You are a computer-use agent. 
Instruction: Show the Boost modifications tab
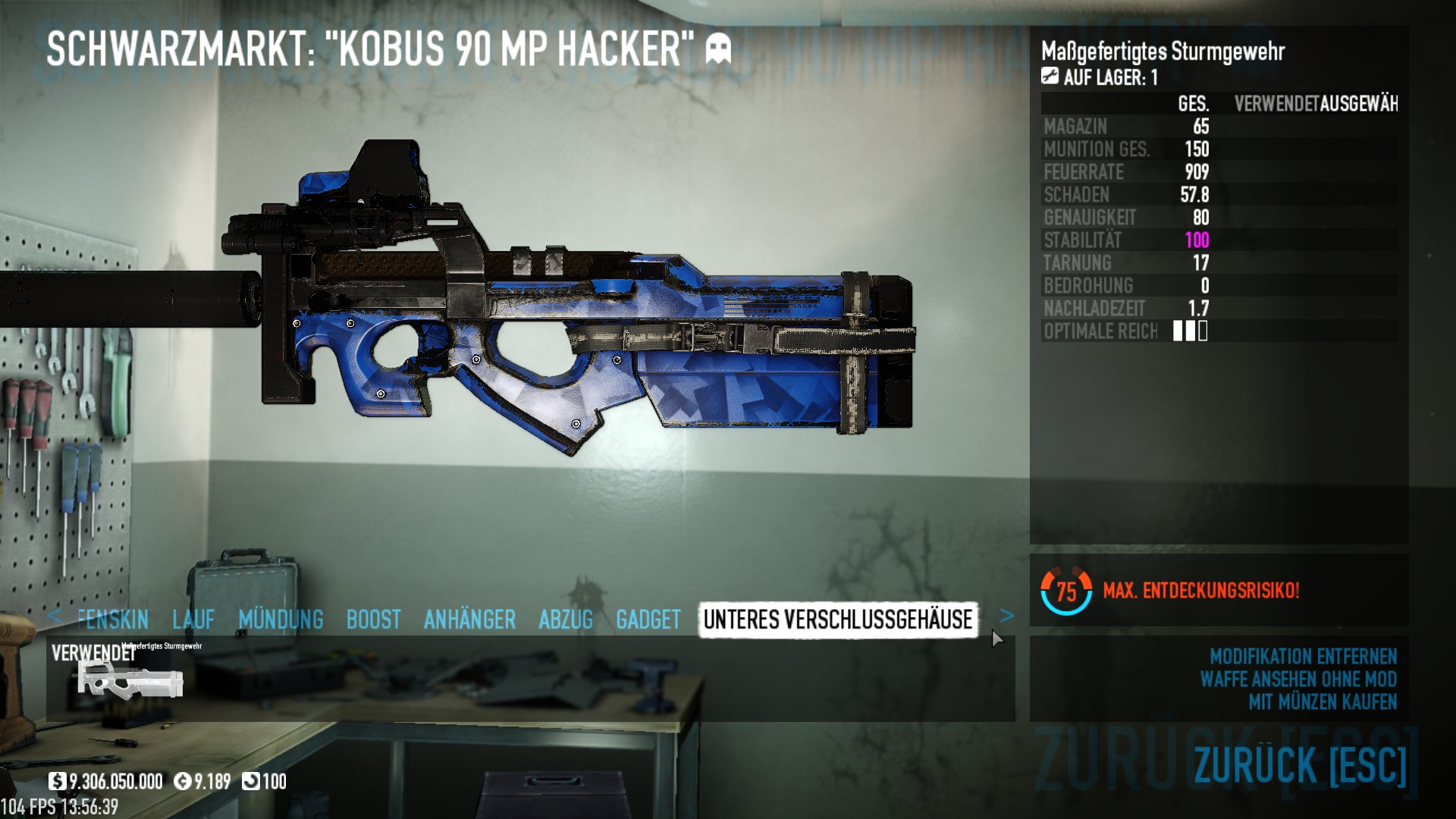pyautogui.click(x=373, y=620)
